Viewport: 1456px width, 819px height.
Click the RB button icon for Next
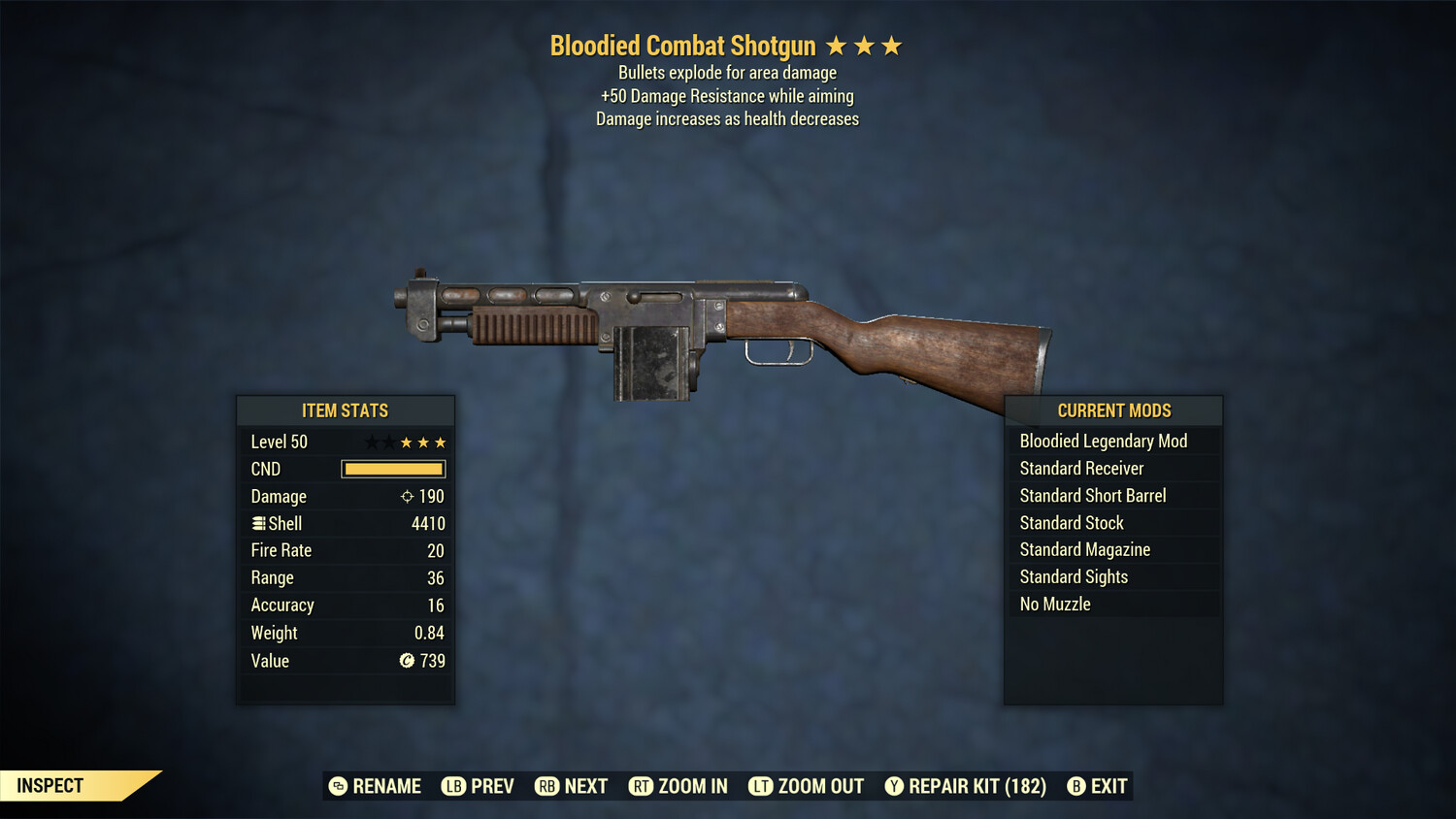549,786
